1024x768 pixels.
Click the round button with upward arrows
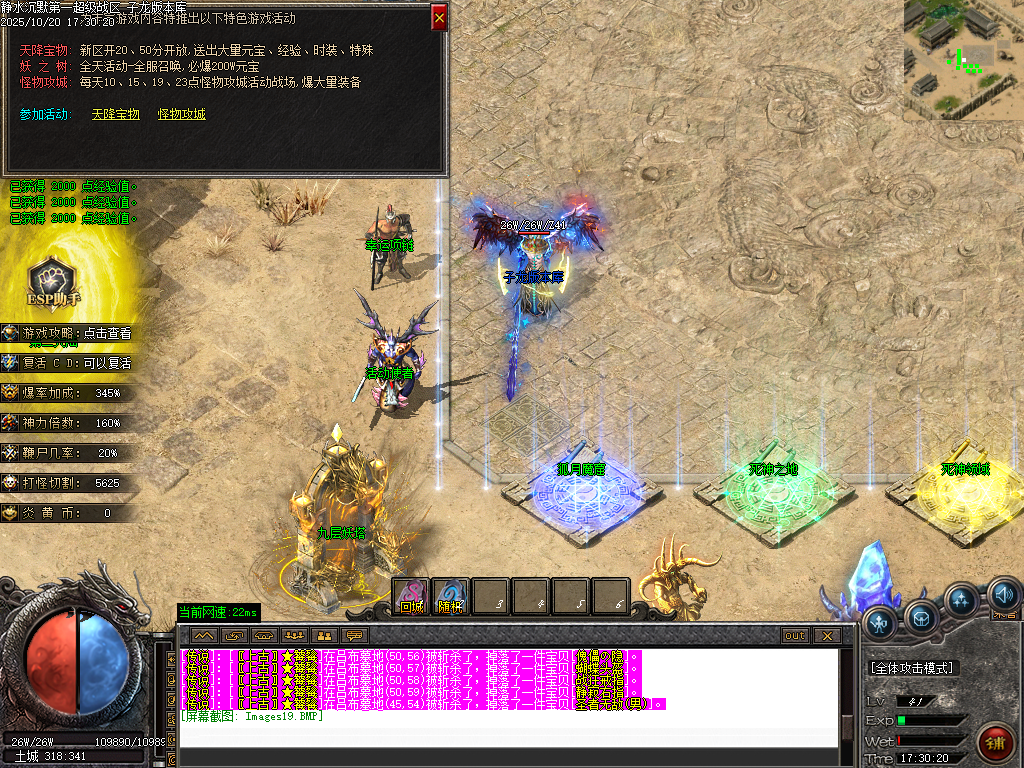(x=962, y=600)
